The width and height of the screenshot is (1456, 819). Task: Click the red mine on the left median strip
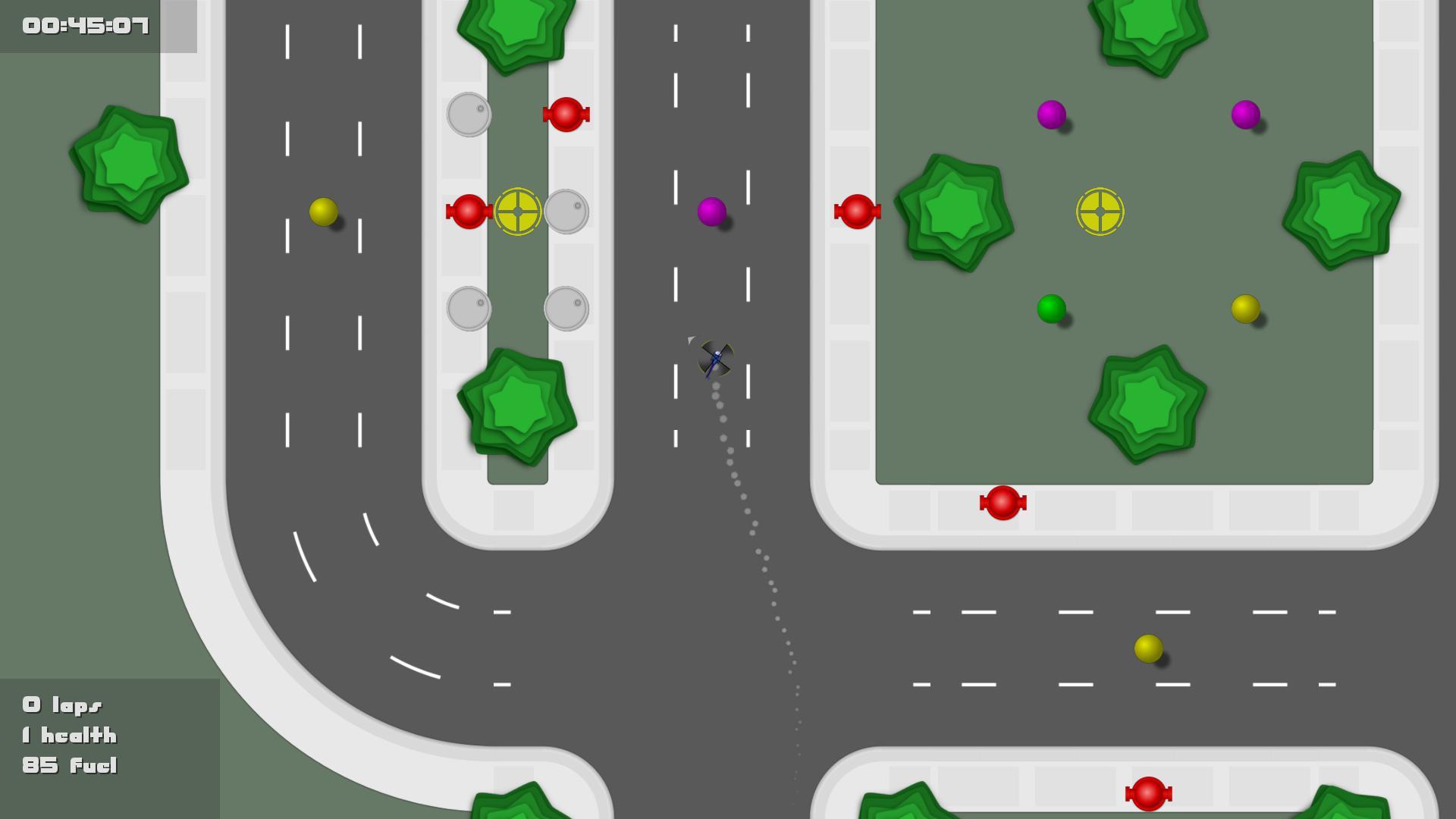click(x=467, y=212)
